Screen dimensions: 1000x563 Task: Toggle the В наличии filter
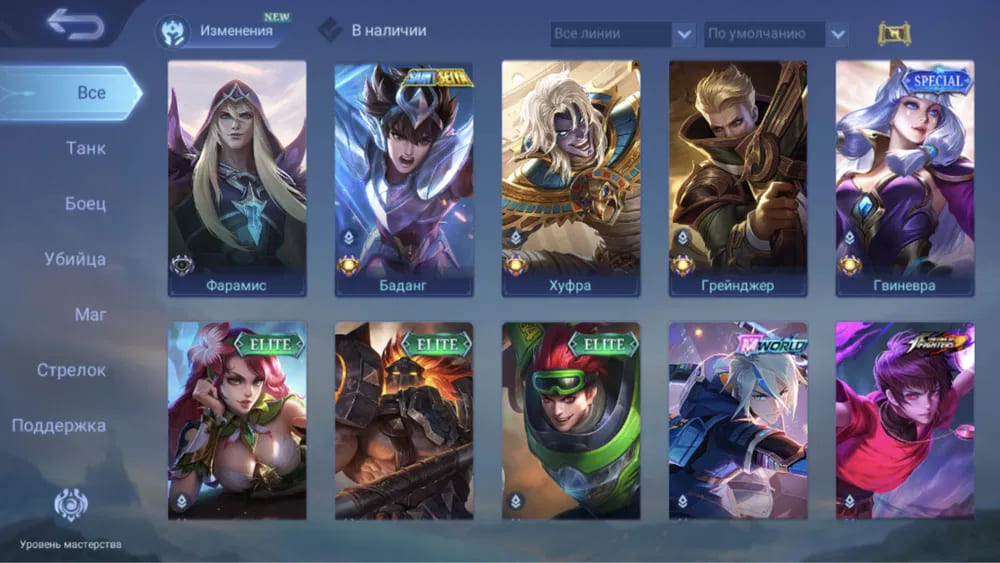[373, 31]
